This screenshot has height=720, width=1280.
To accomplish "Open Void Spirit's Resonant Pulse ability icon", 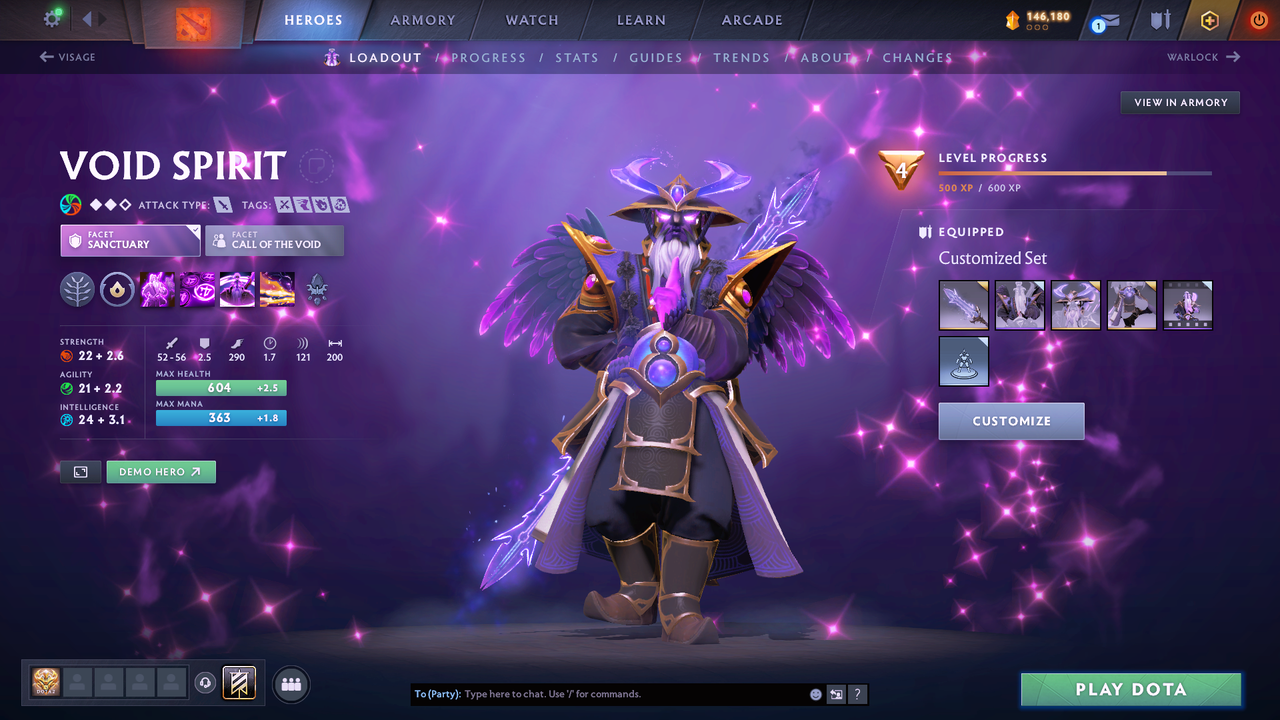I will tap(237, 290).
